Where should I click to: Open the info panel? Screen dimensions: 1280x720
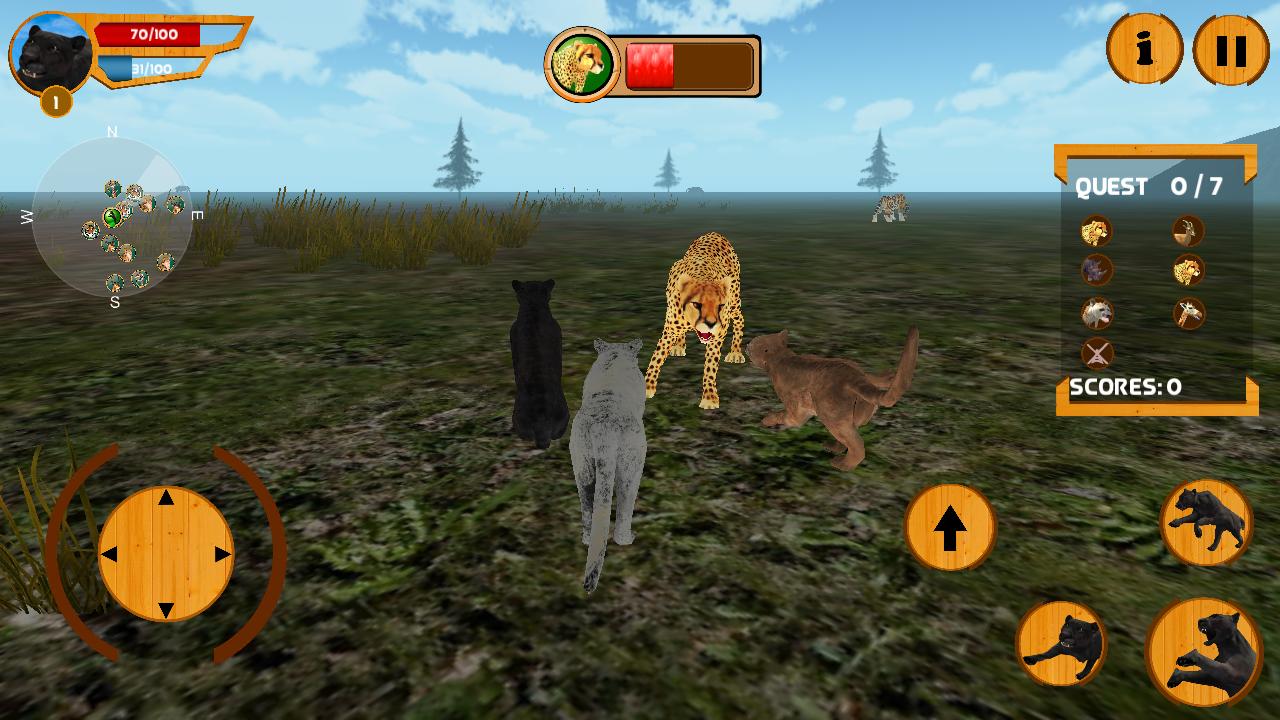(1145, 47)
